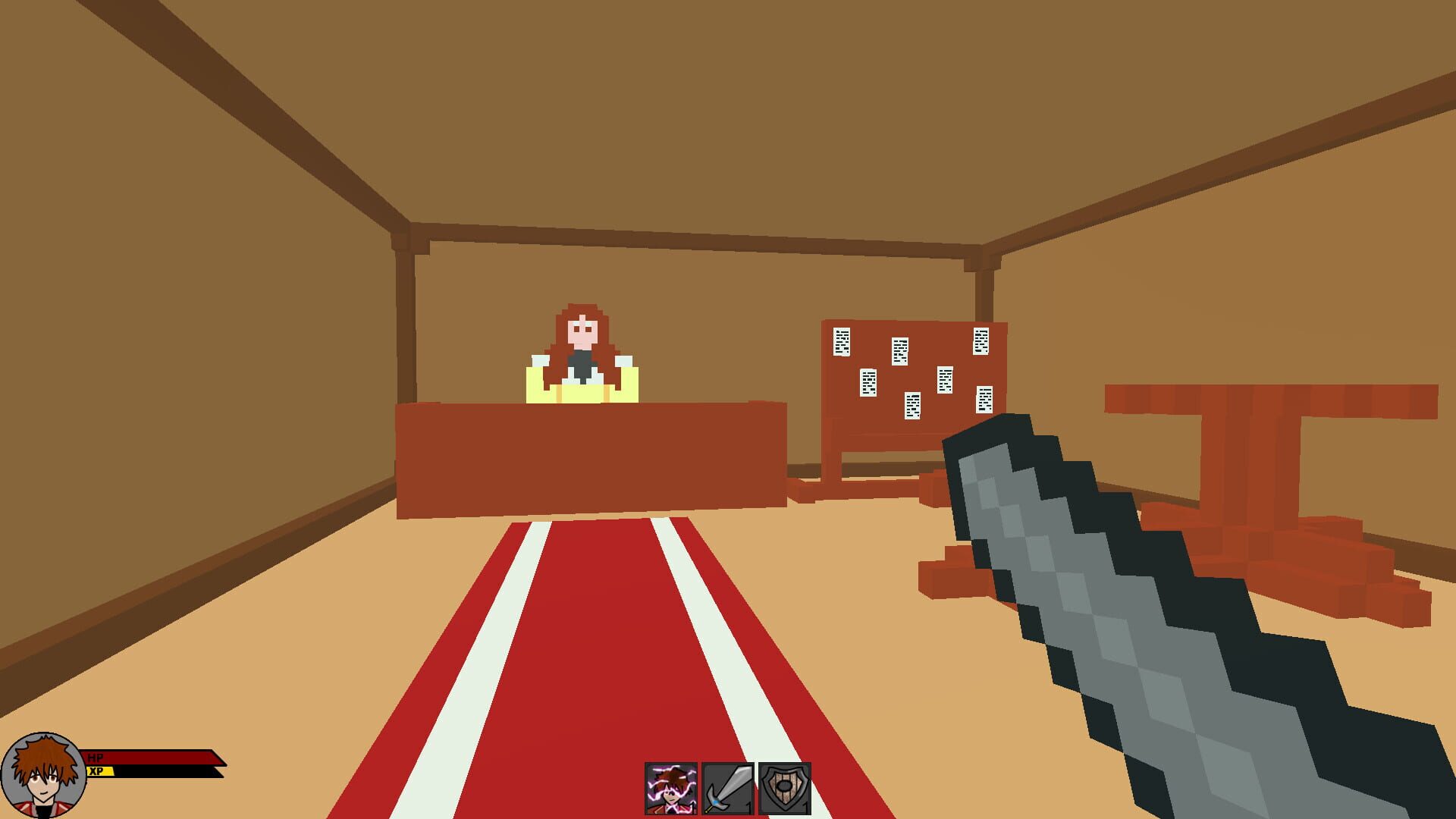This screenshot has width=1456, height=819.
Task: Open the top-right note on the bulletin board
Action: [x=981, y=341]
